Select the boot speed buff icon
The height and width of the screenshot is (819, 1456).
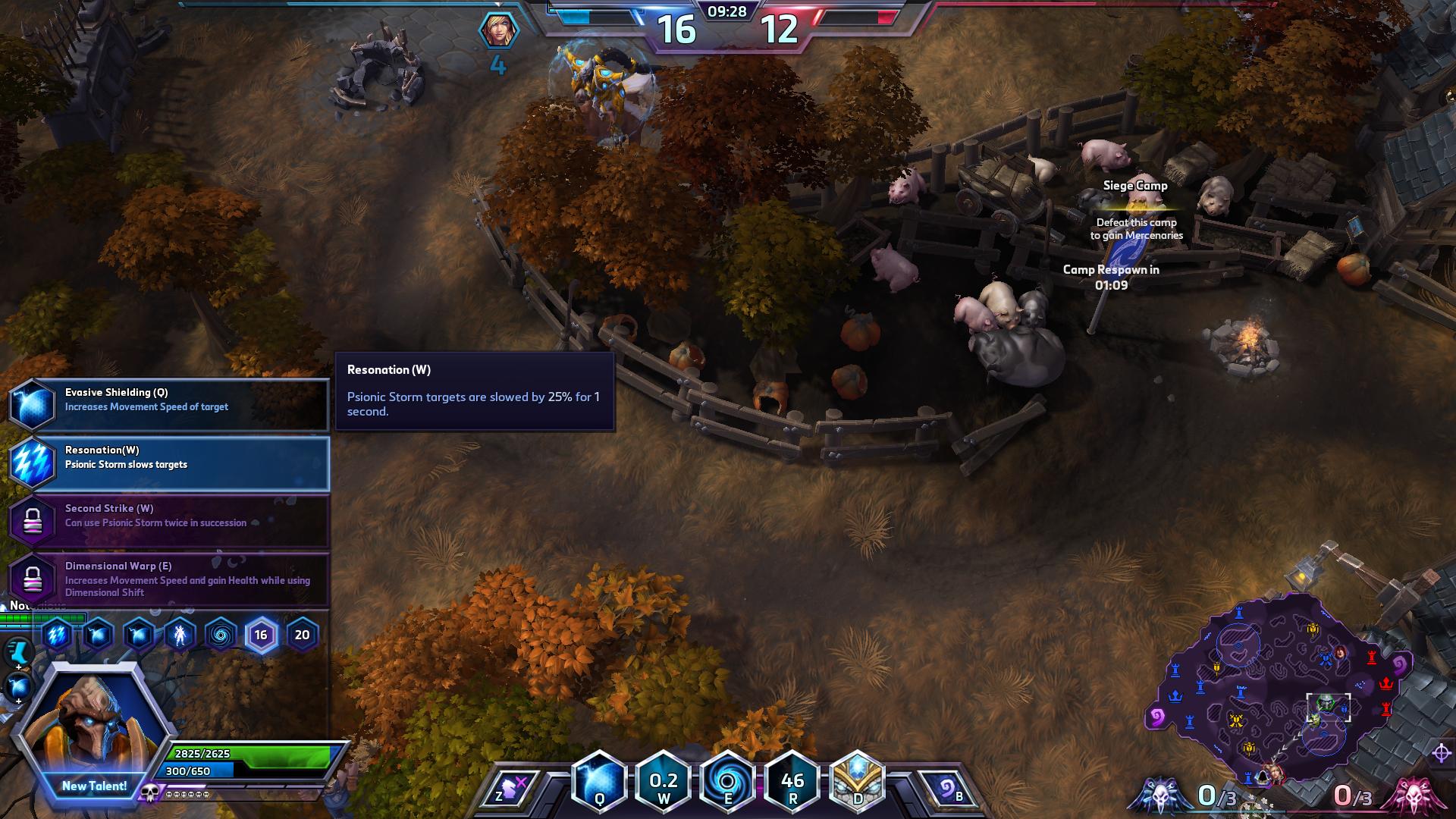pos(18,651)
